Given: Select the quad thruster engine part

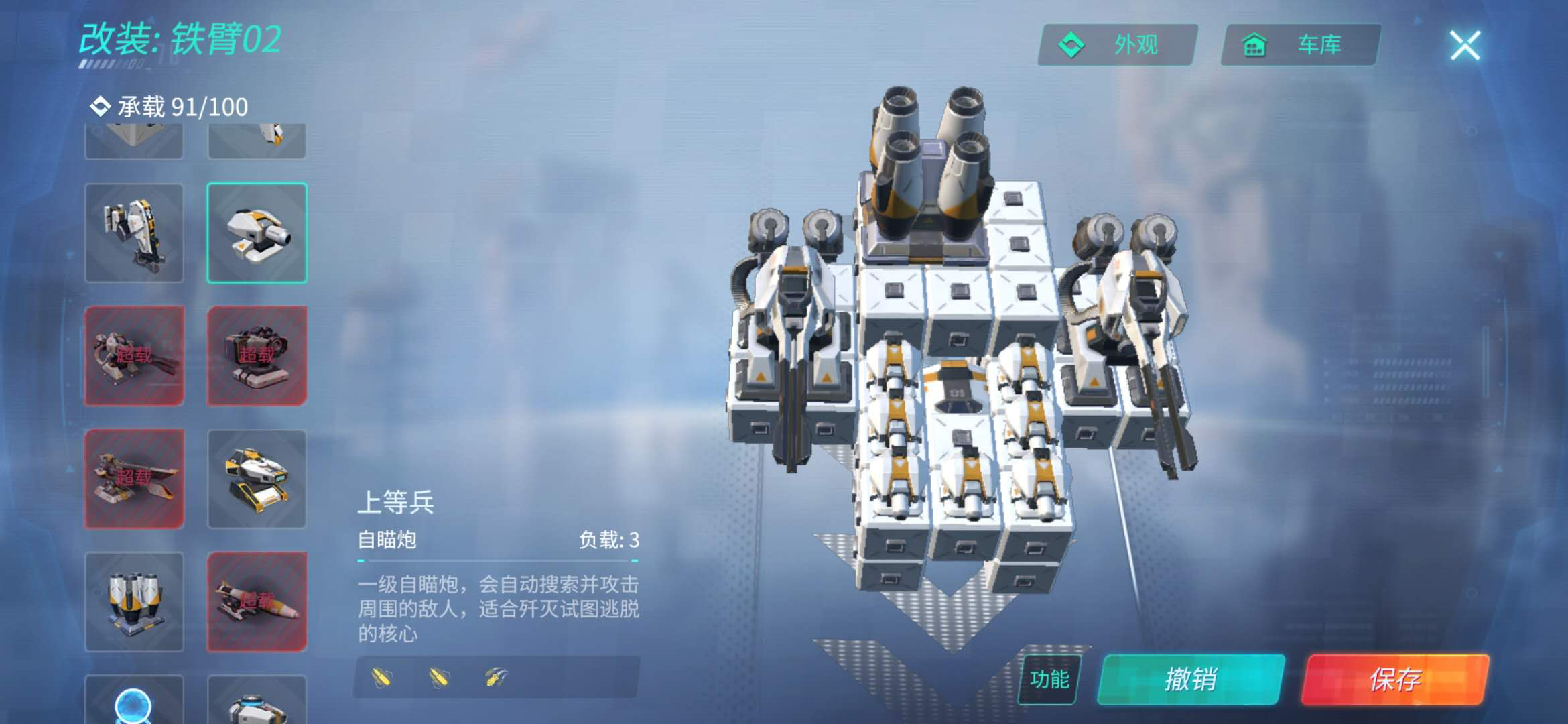Looking at the screenshot, I should click(134, 601).
